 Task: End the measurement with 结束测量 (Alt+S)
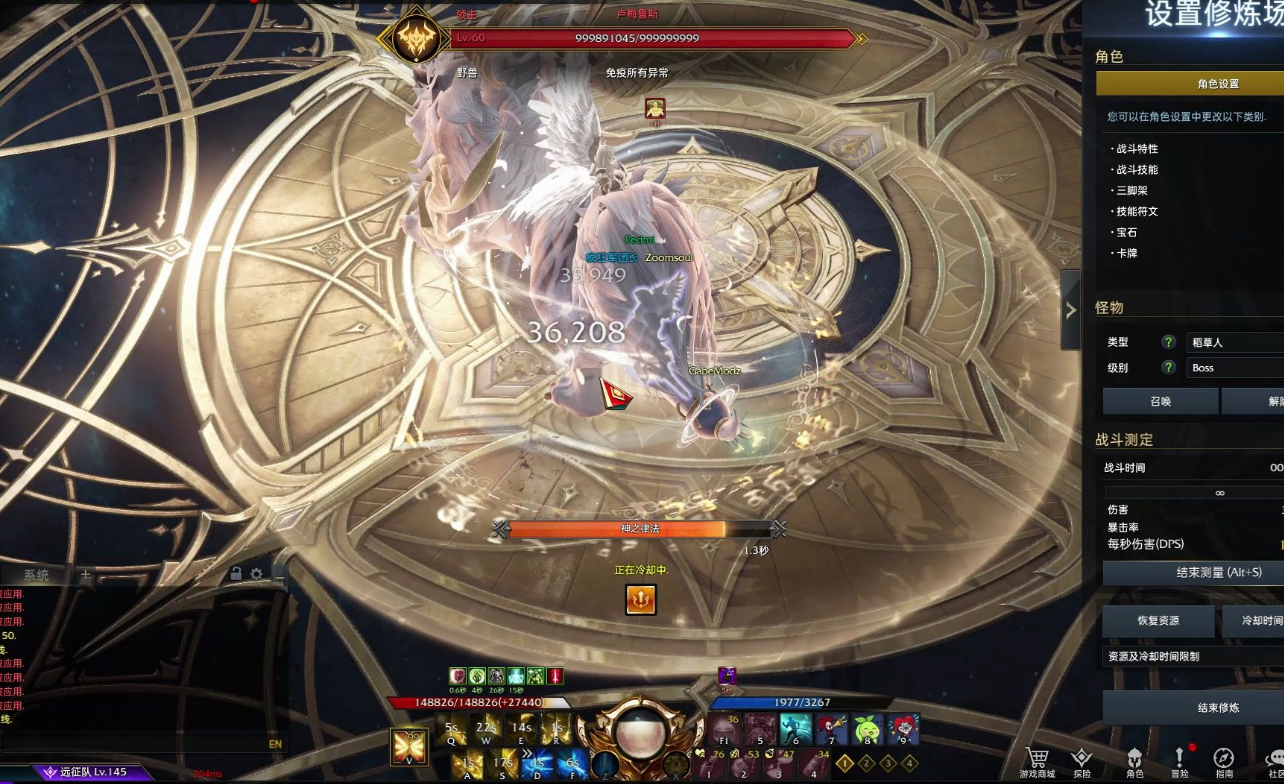point(1193,573)
